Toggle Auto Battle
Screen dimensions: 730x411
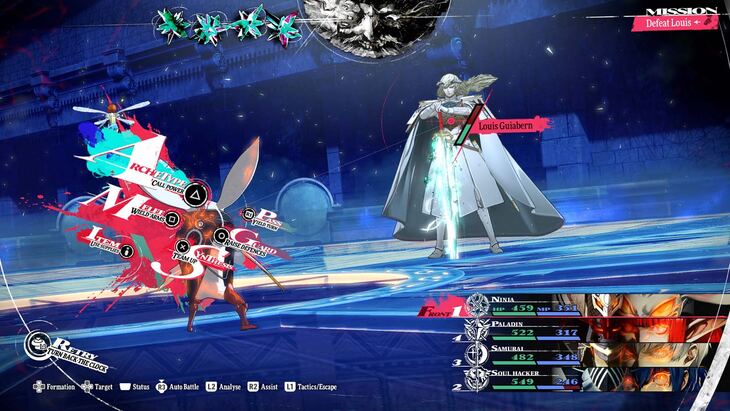(x=178, y=386)
